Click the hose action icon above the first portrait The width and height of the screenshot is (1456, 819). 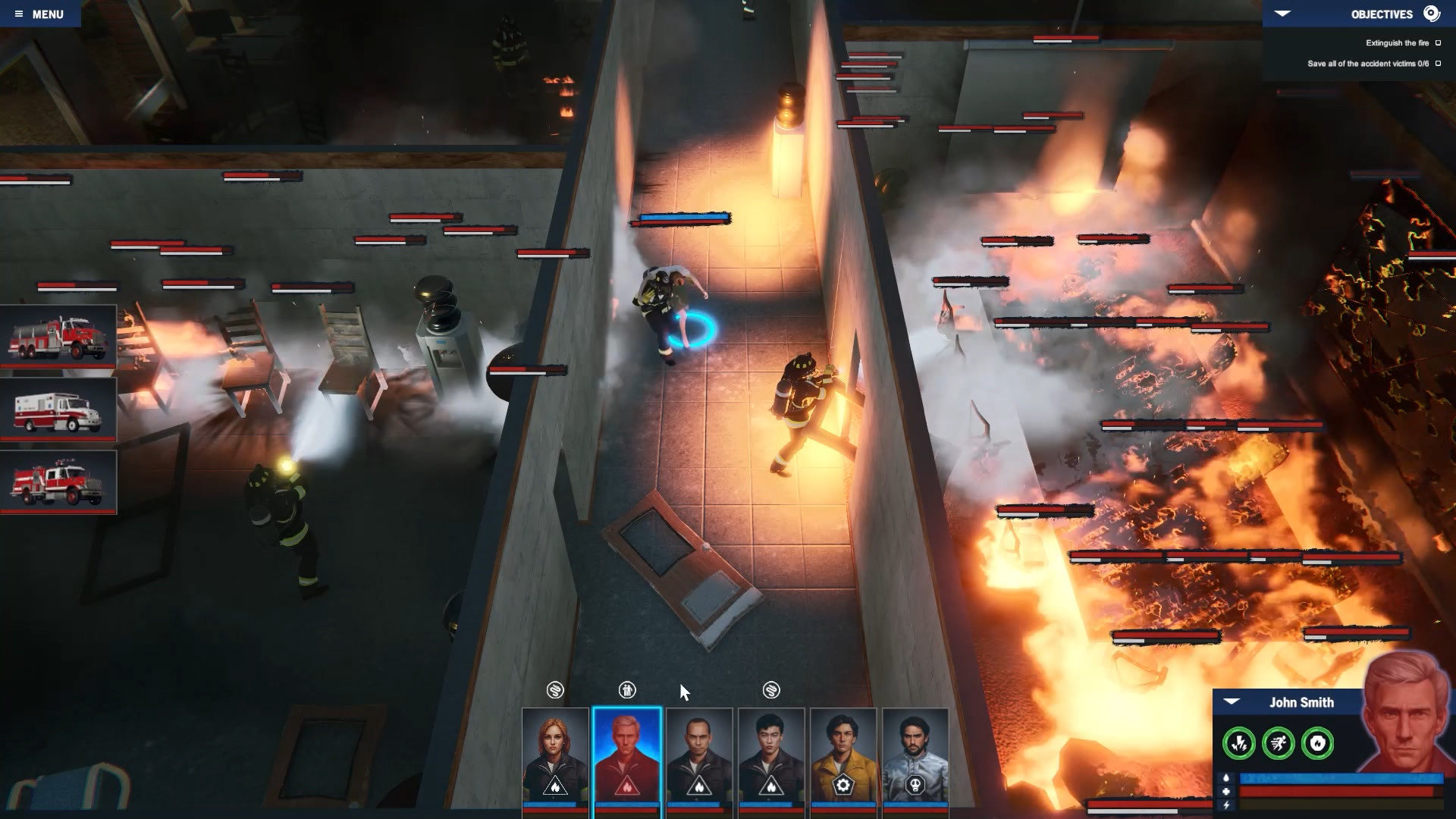(x=556, y=691)
